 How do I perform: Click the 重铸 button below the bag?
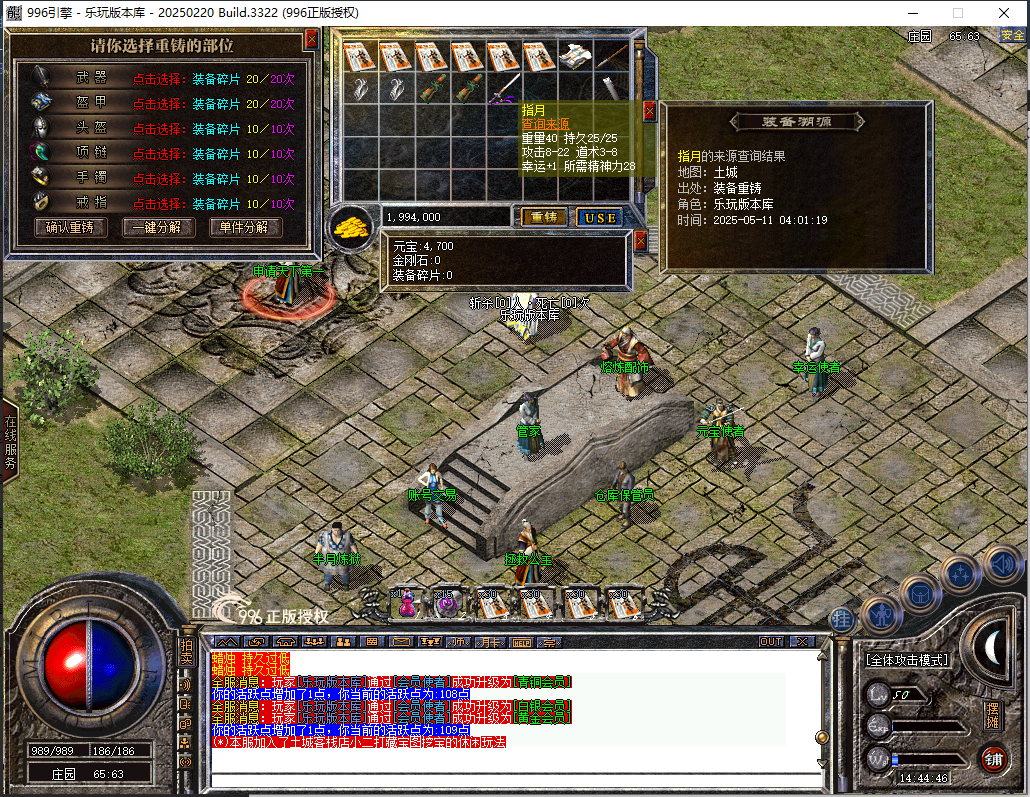(543, 217)
